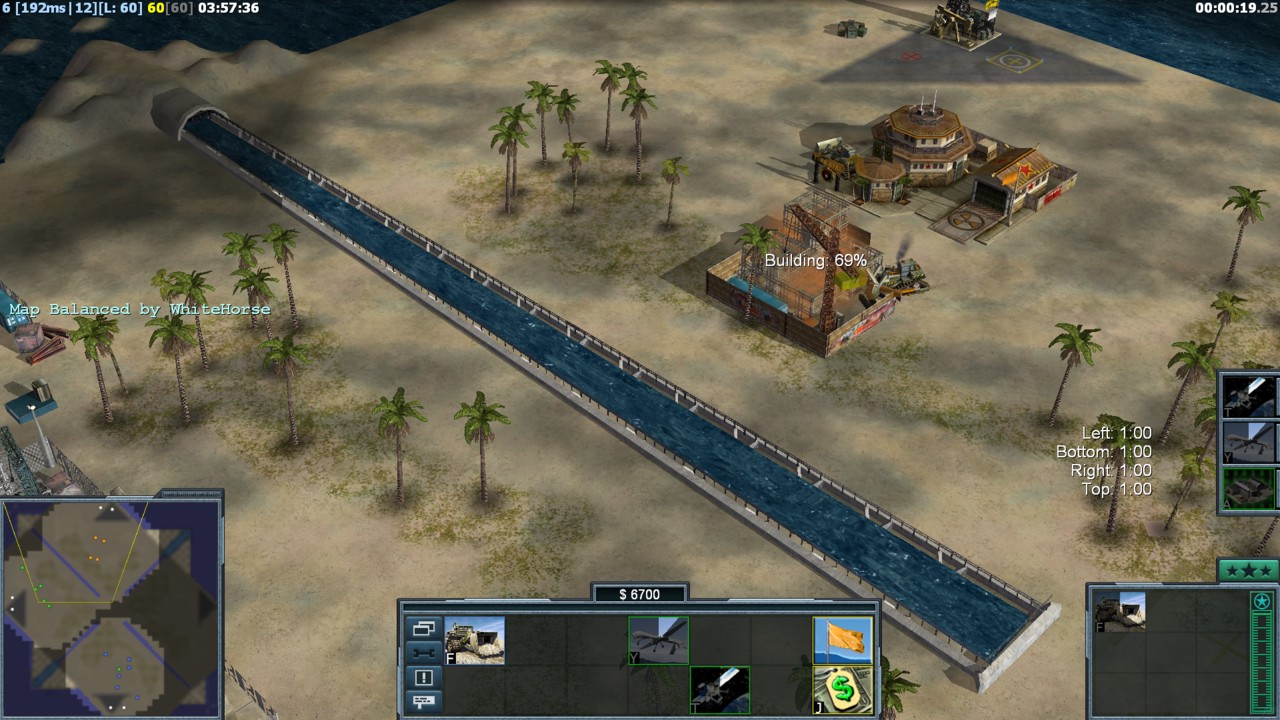The height and width of the screenshot is (720, 1280).
Task: Set a rally point with the orange flag
Action: pos(843,640)
